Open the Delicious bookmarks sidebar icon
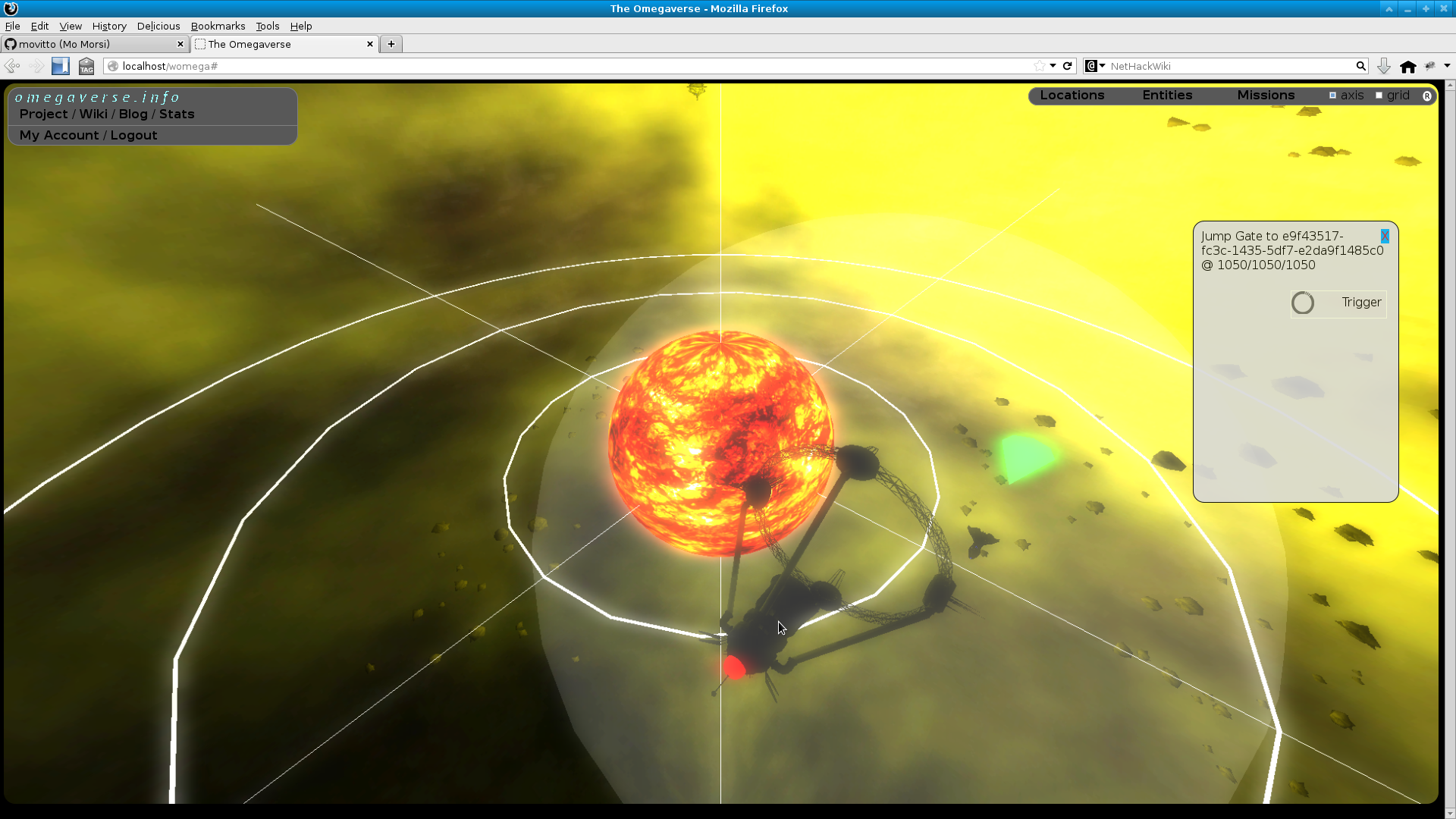Image resolution: width=1456 pixels, height=819 pixels. 60,66
